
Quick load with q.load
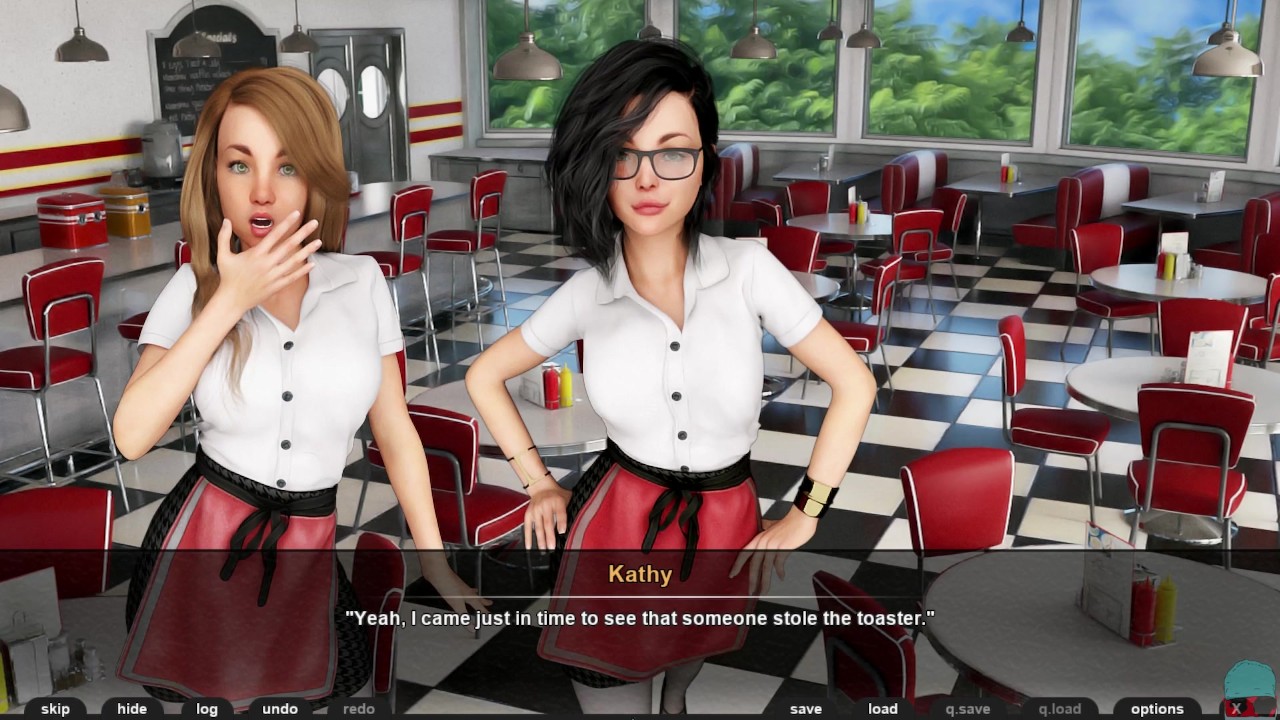pos(1060,709)
